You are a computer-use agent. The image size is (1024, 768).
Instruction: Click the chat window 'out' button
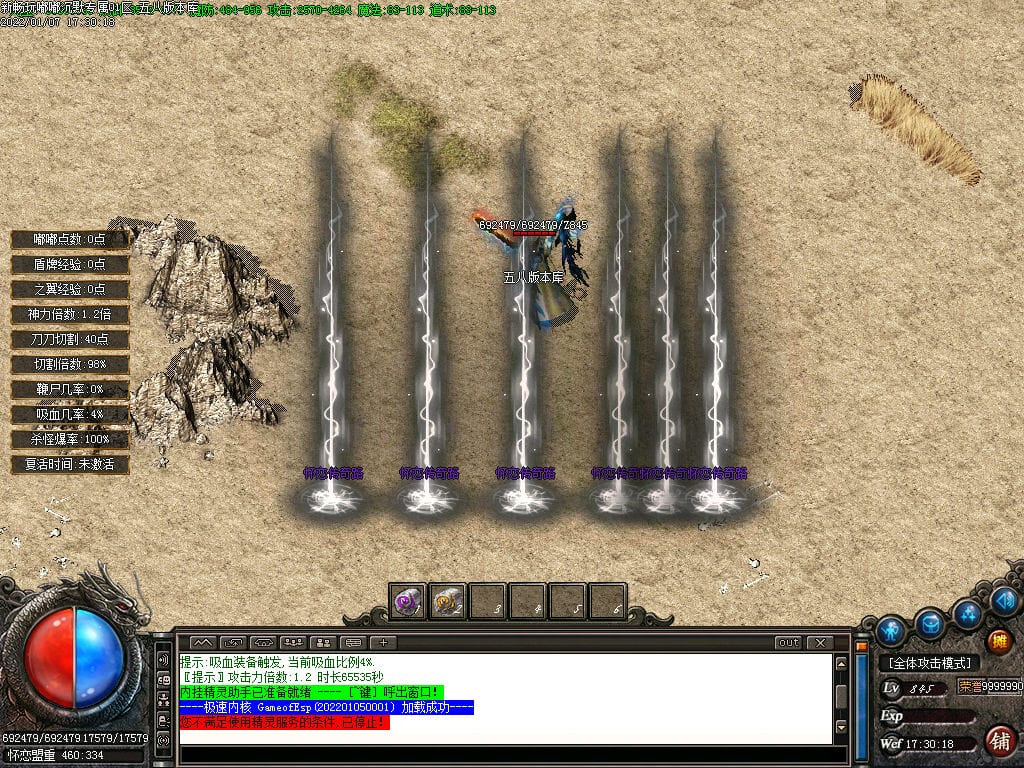[789, 642]
